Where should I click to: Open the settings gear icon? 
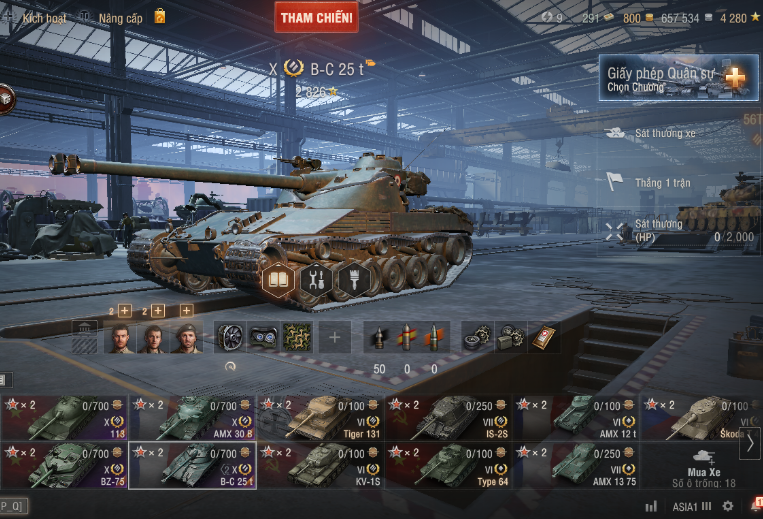click(727, 506)
